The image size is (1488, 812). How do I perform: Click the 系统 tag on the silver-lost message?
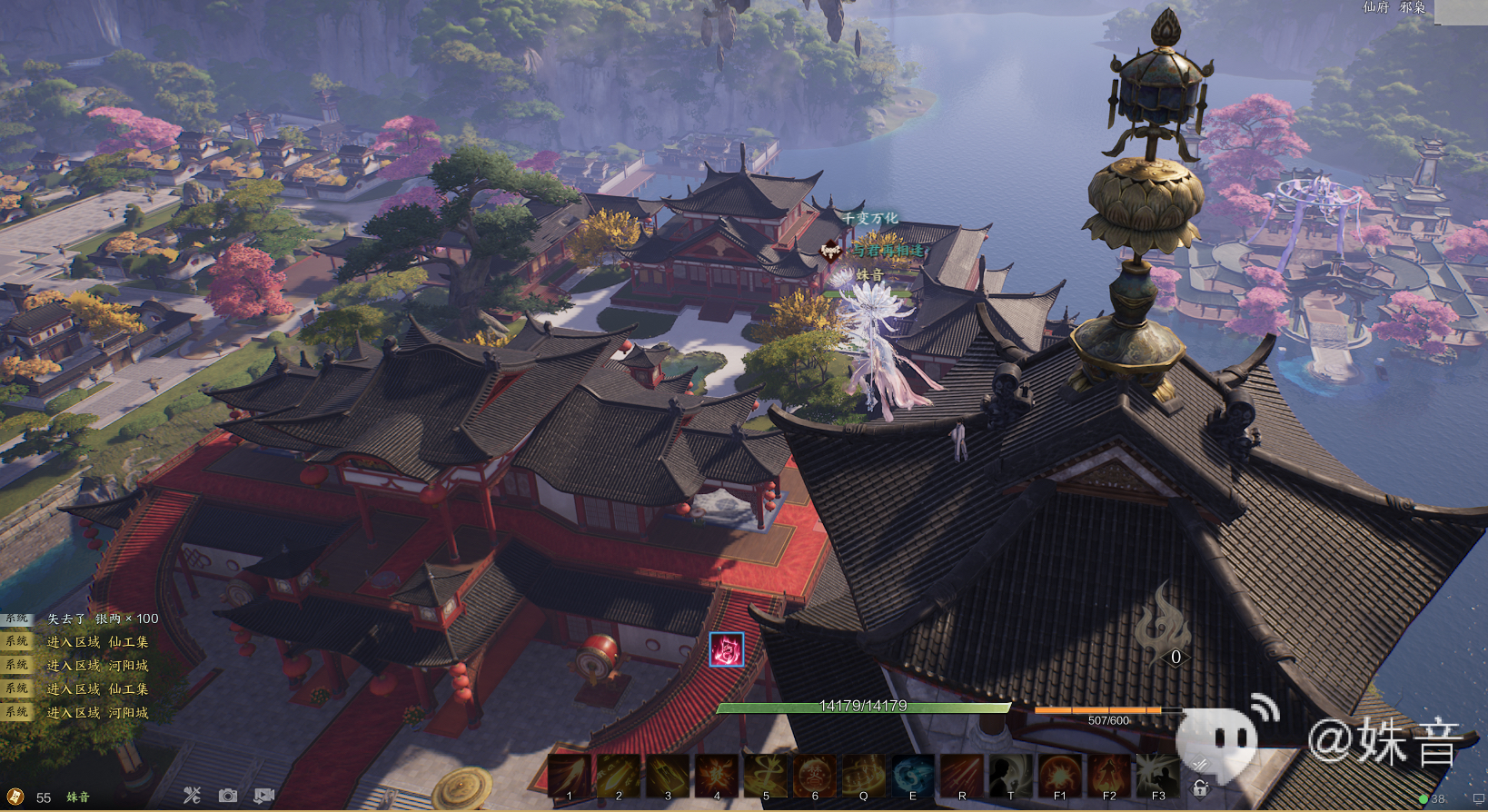(x=17, y=619)
